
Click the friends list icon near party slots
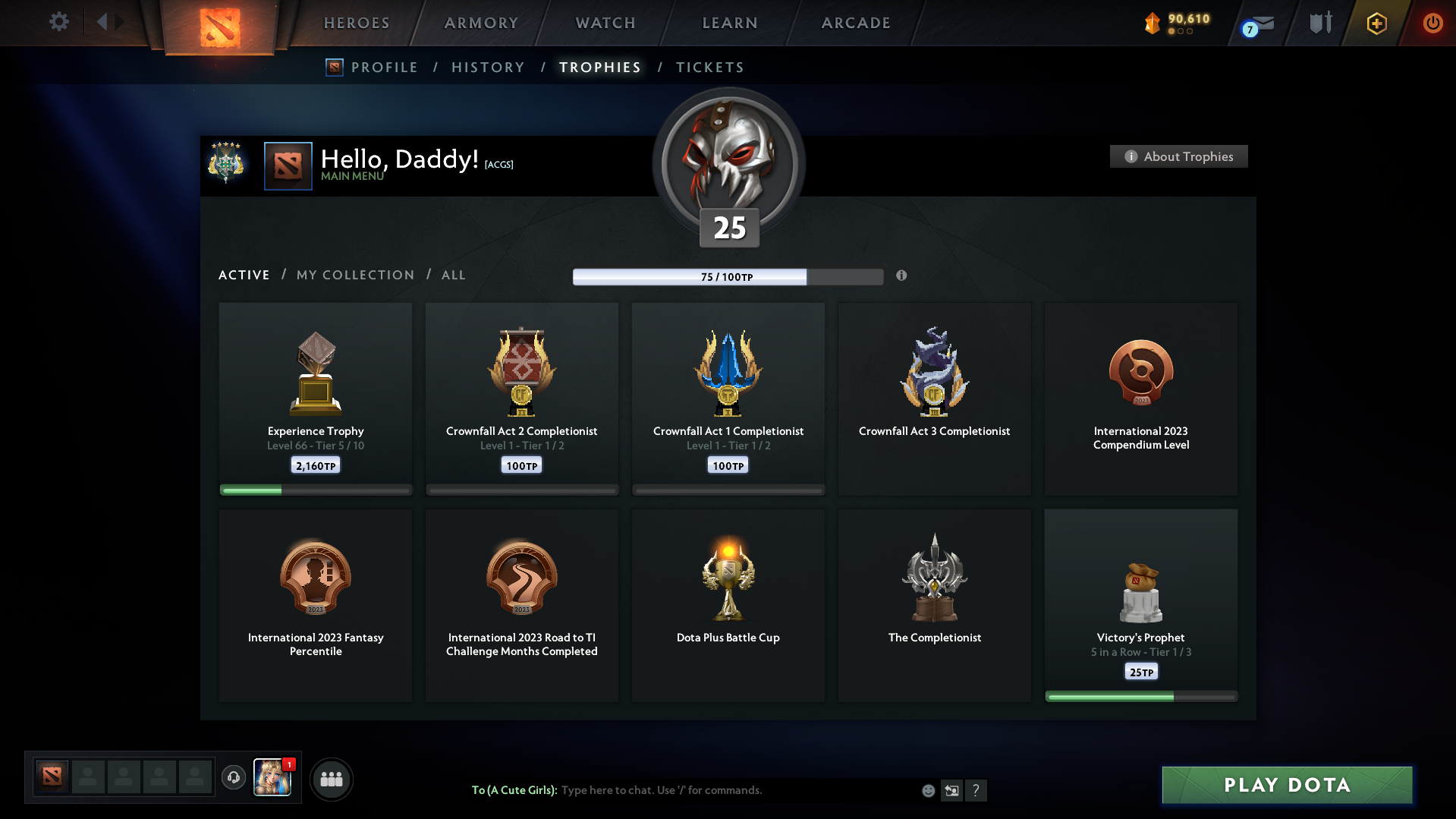point(331,779)
